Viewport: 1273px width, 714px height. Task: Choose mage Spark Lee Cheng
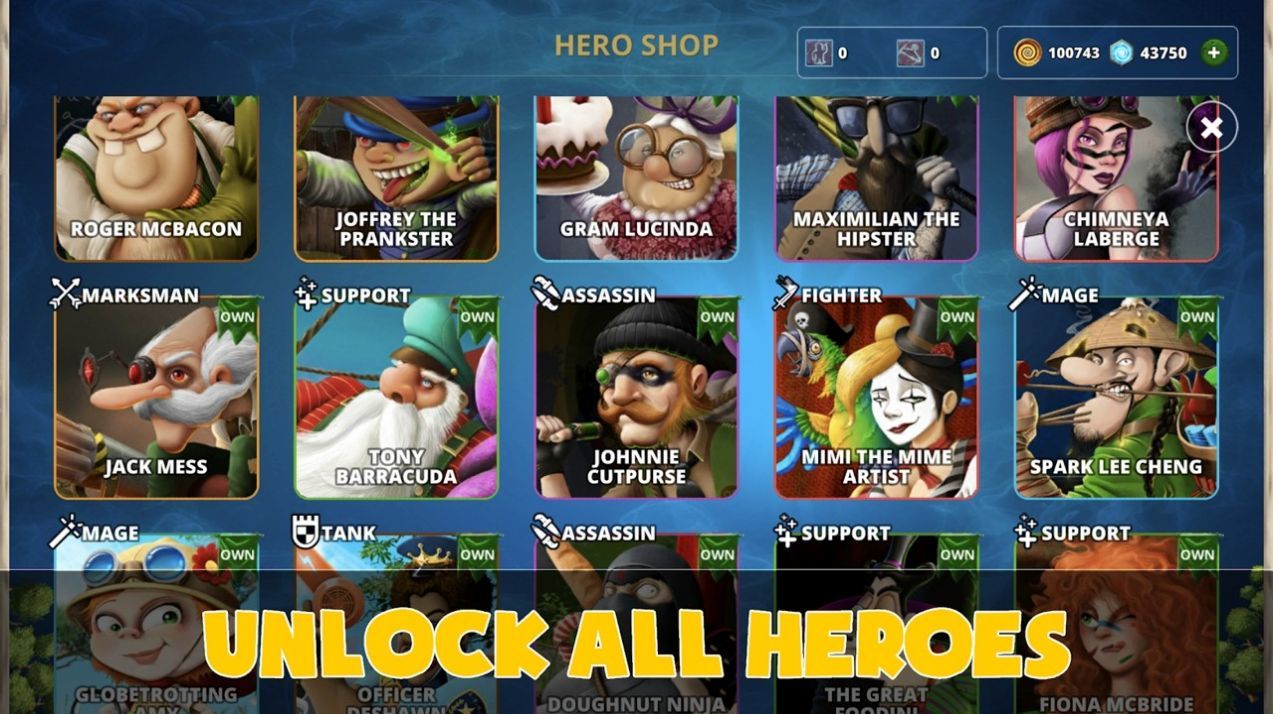[x=1116, y=398]
